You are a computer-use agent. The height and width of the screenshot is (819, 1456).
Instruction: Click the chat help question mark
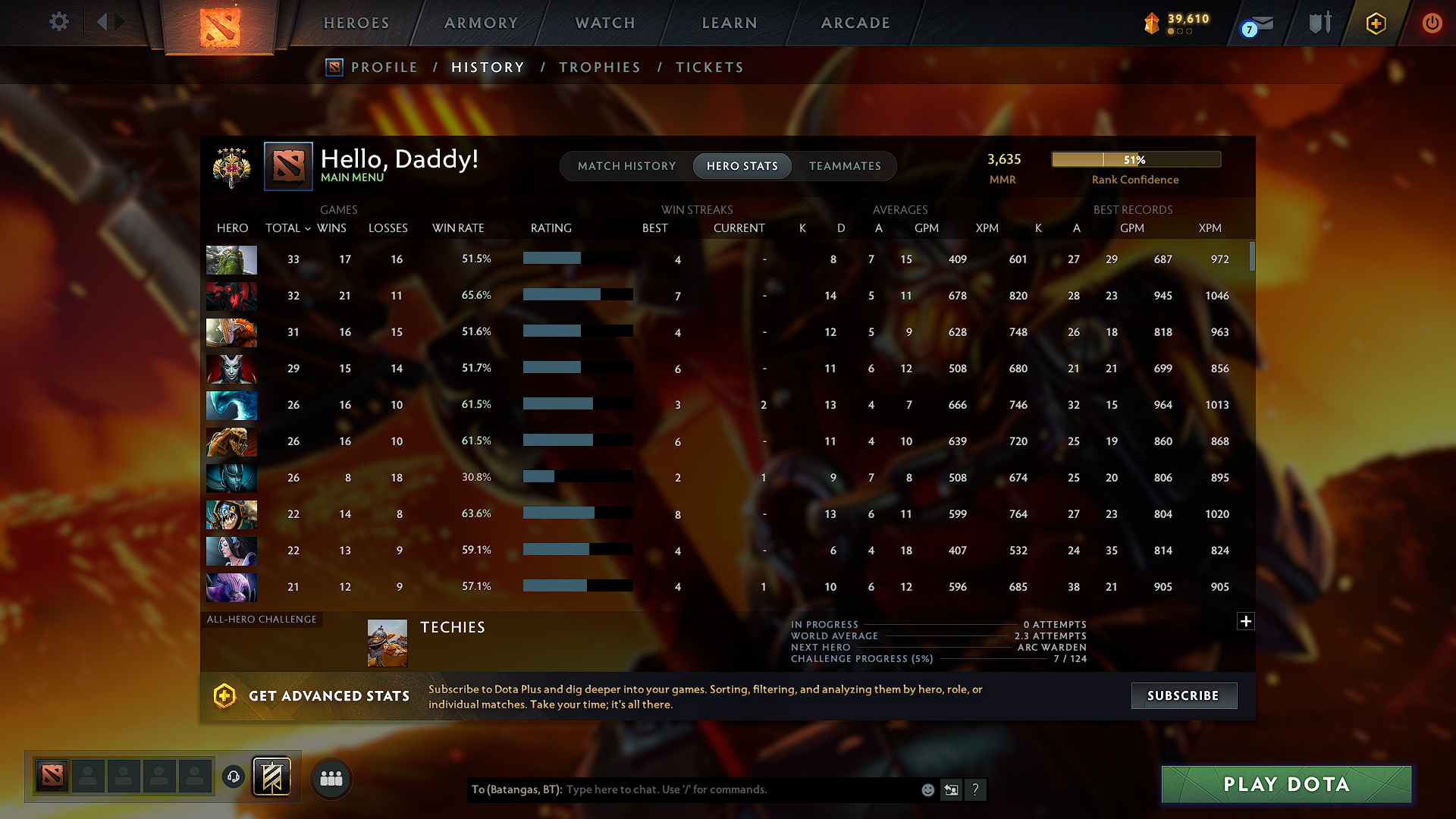click(976, 789)
